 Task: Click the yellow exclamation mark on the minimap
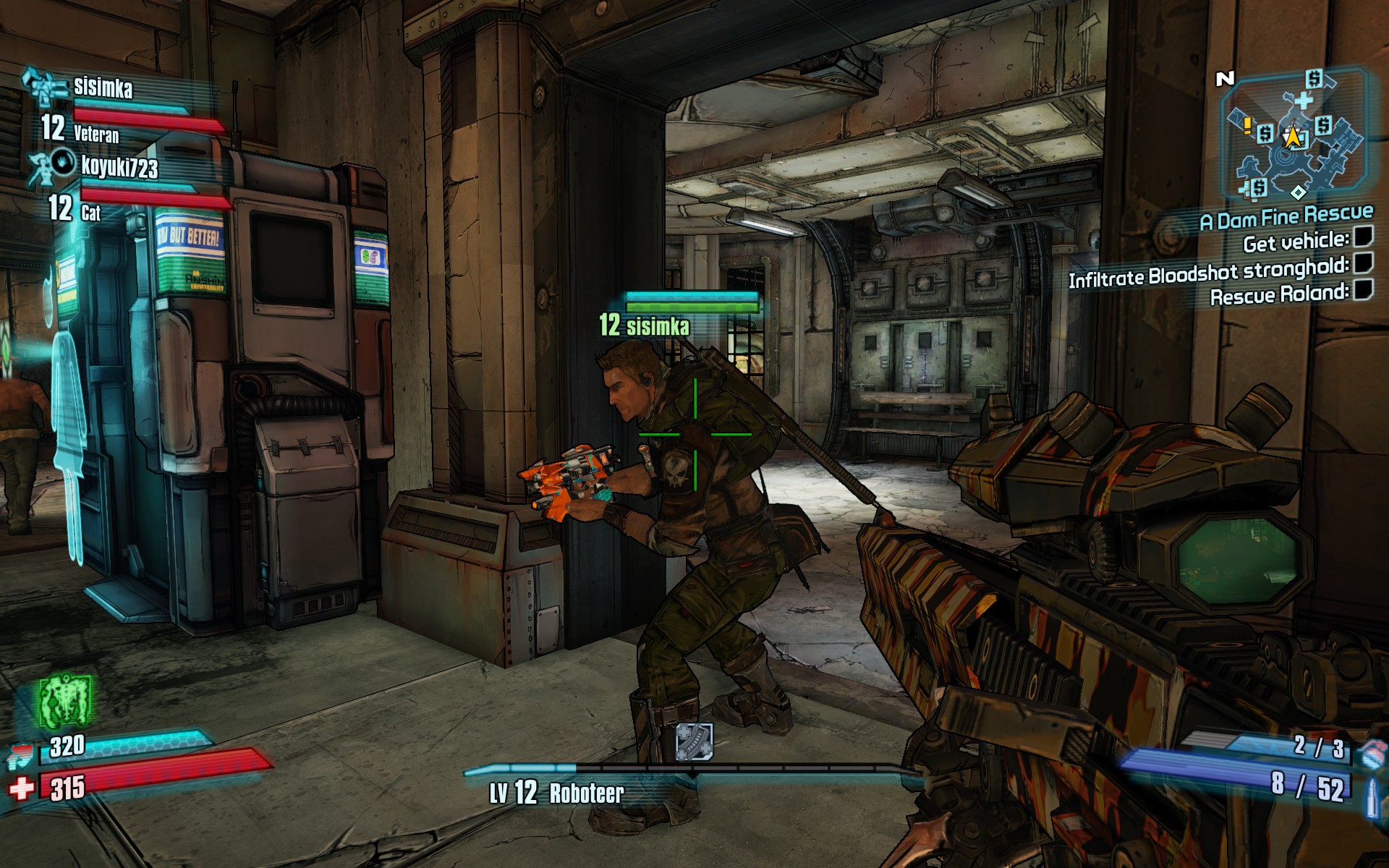[1247, 127]
